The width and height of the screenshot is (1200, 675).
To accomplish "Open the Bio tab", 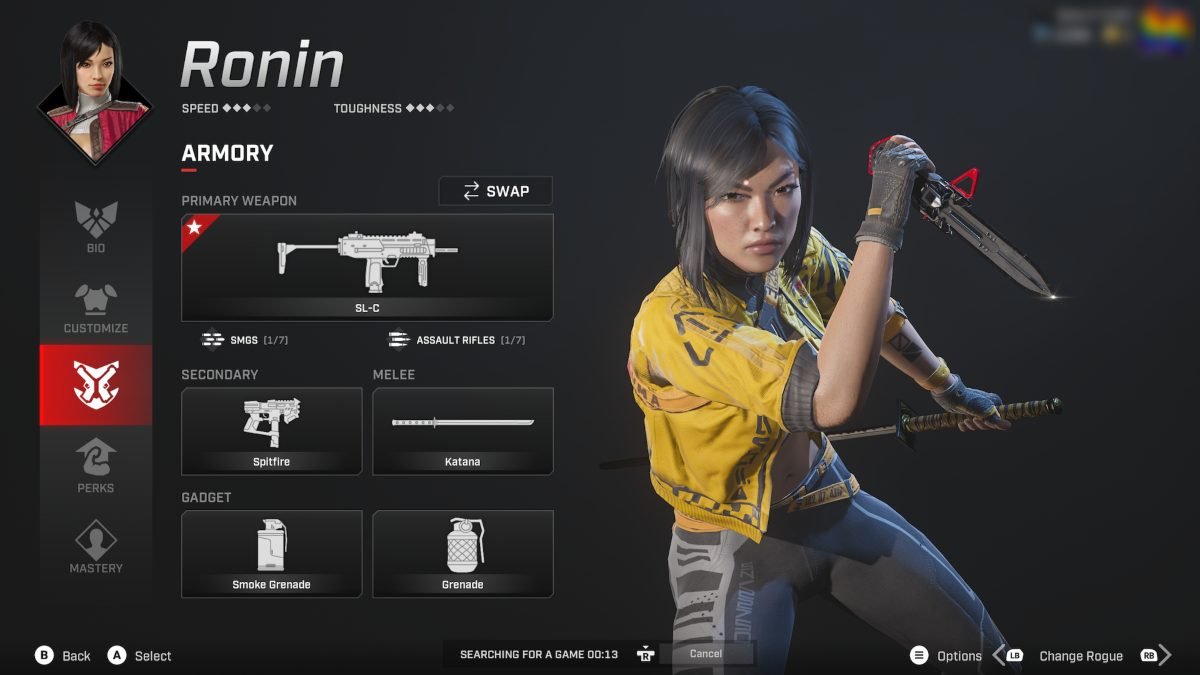I will 96,226.
